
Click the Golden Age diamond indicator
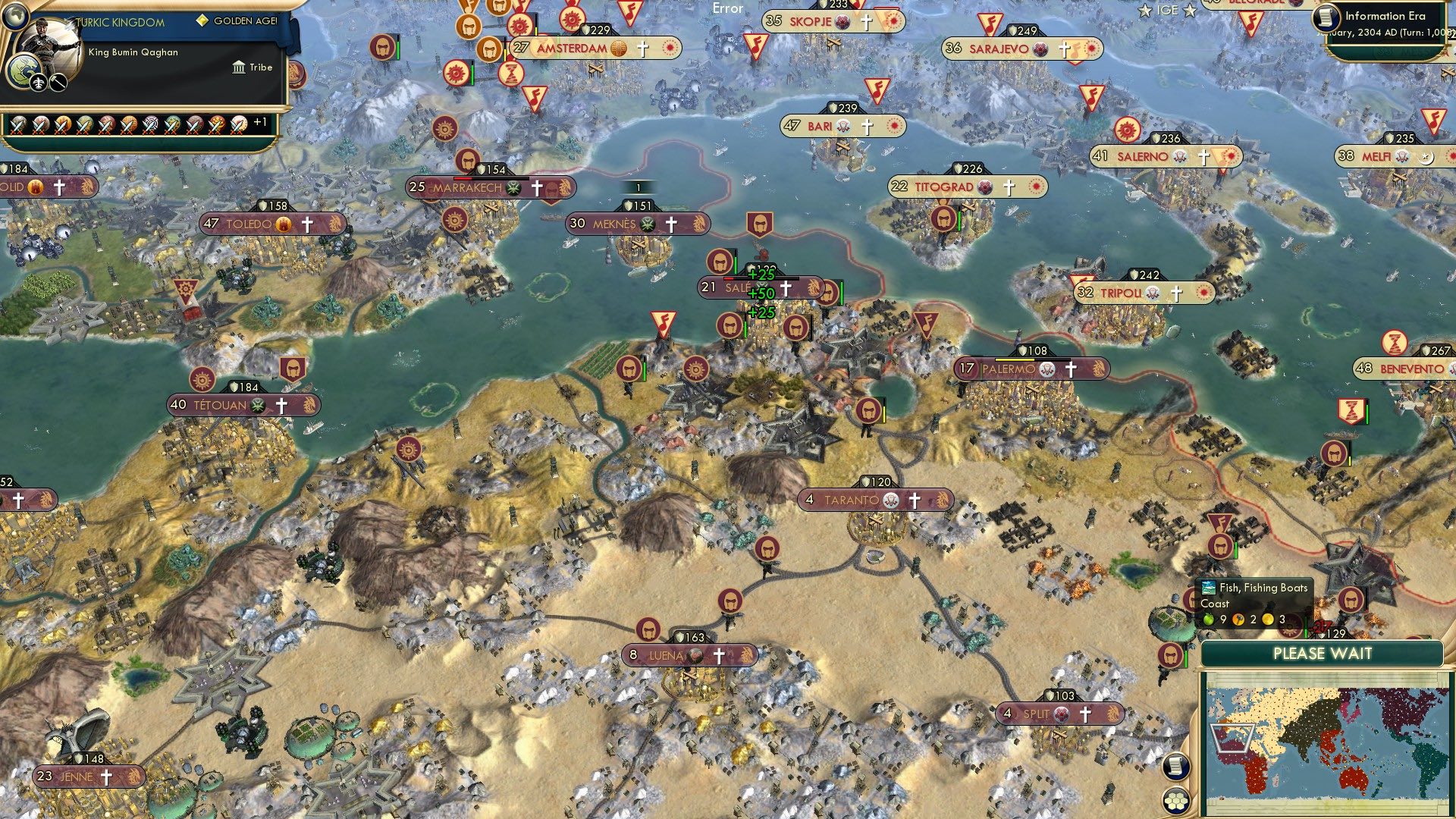point(202,23)
